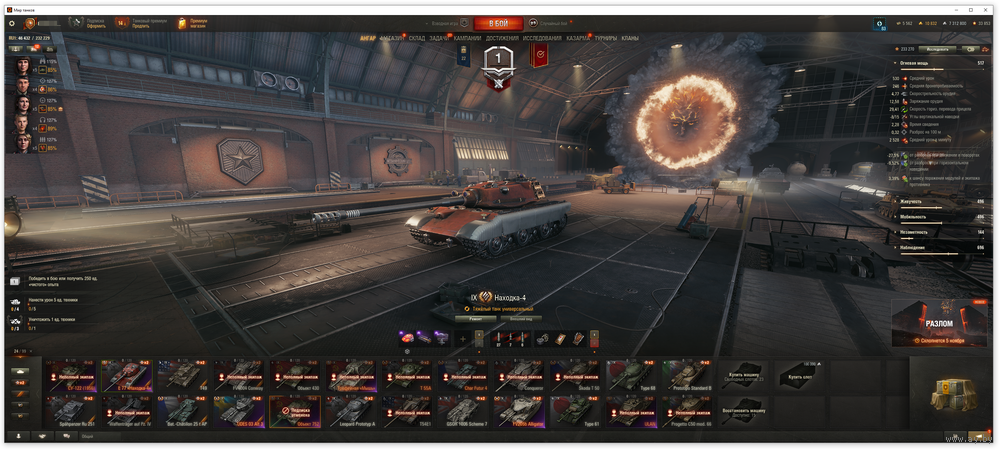Click «Купить слот» buy slot tile

point(801,374)
